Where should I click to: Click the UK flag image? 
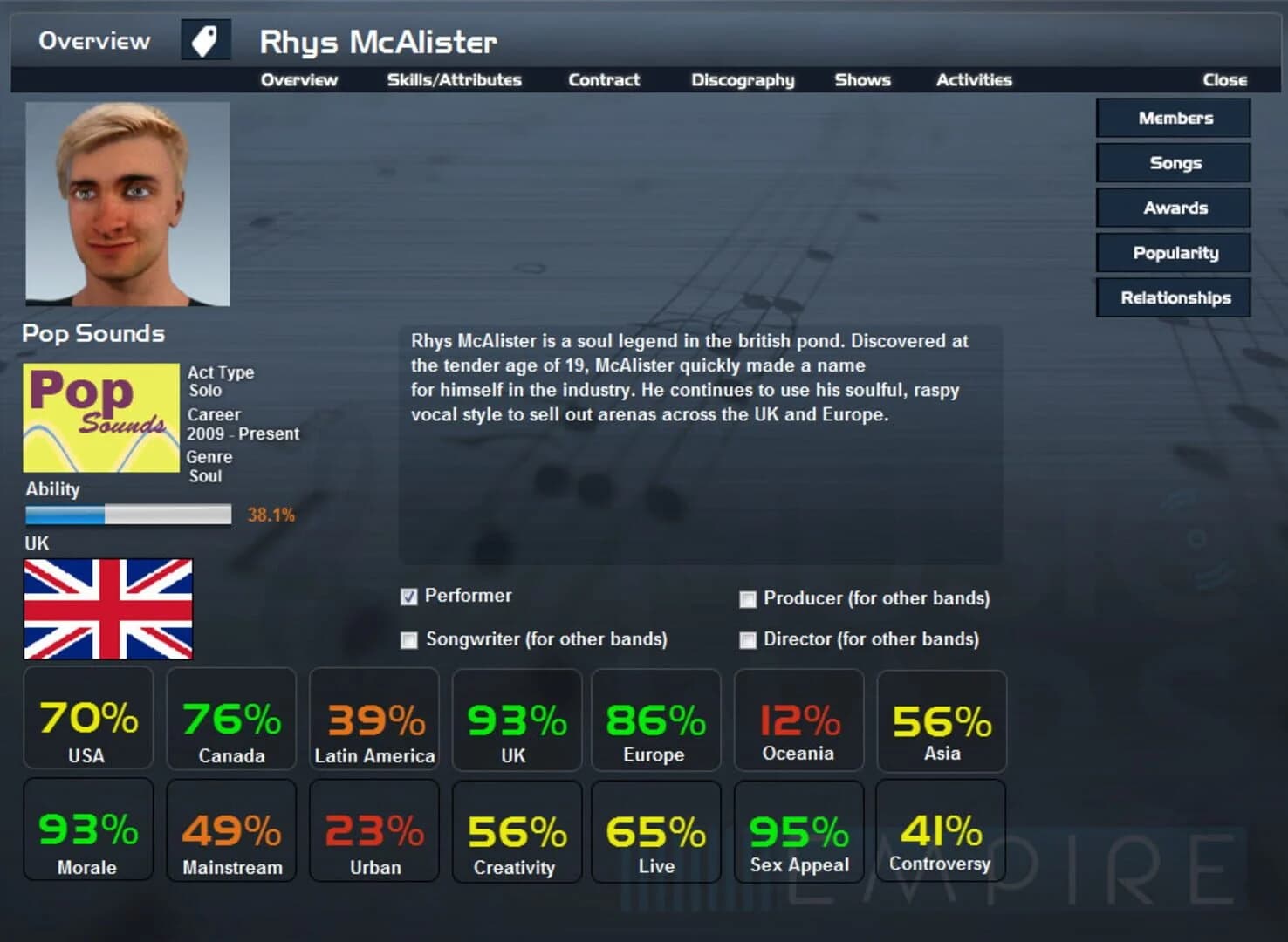108,608
